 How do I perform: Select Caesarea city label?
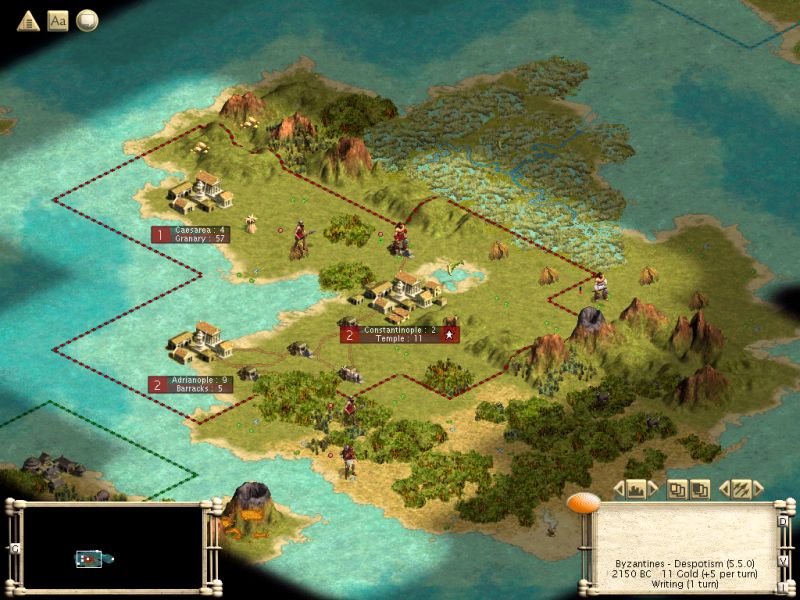click(x=190, y=234)
